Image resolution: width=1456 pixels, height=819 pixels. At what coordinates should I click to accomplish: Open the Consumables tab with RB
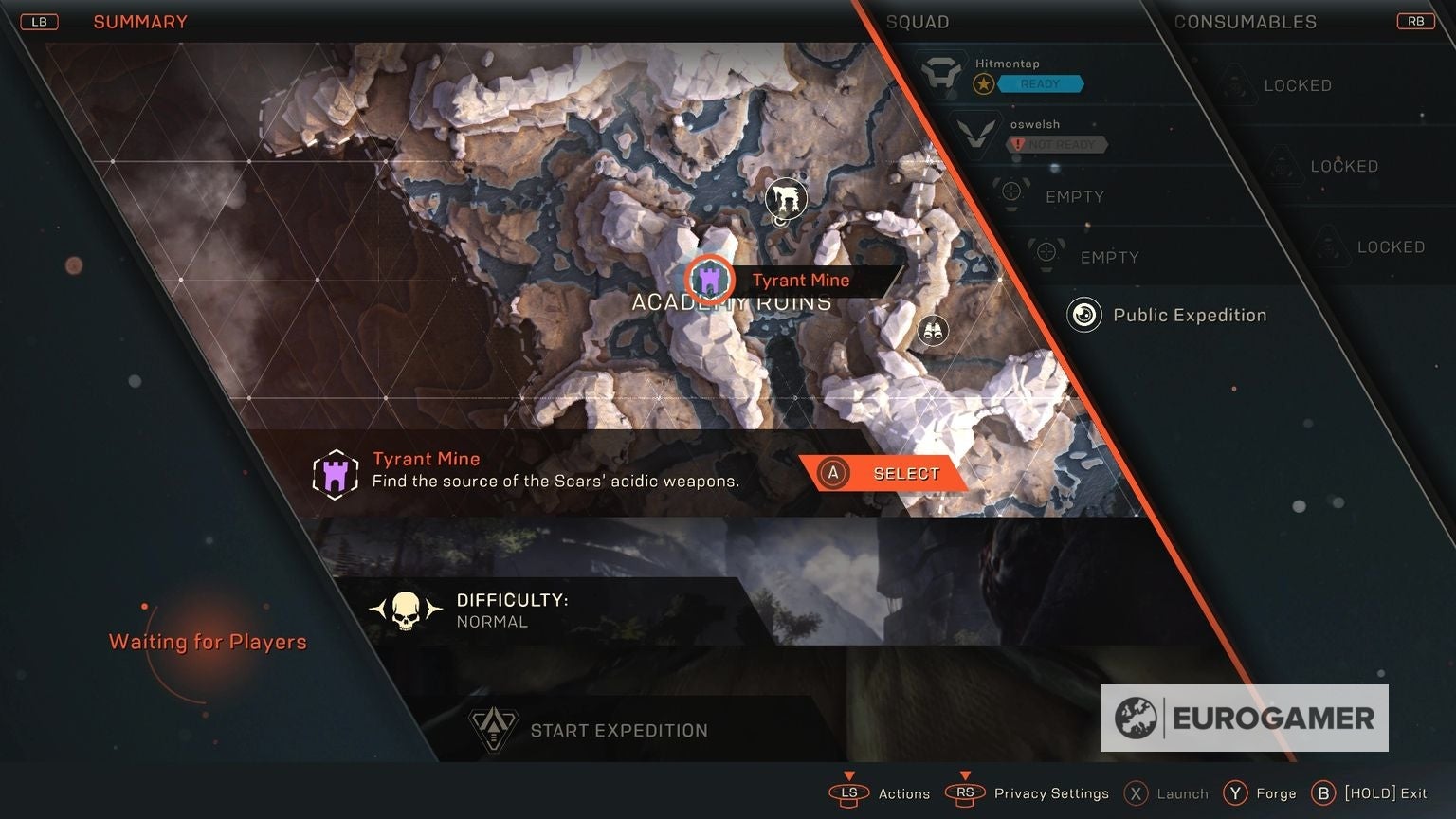1415,20
